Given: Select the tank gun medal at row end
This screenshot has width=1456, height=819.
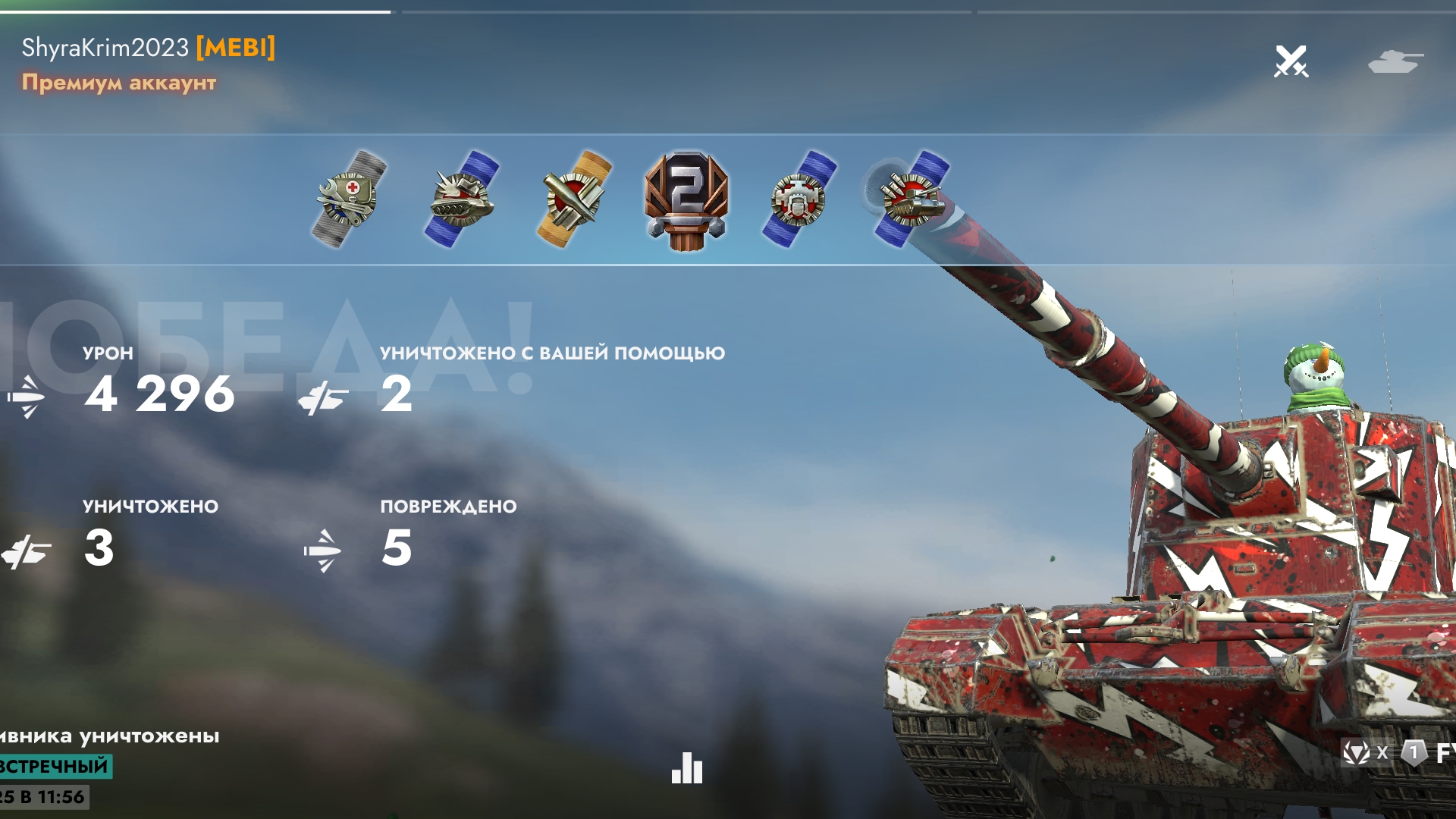Looking at the screenshot, I should click(911, 199).
